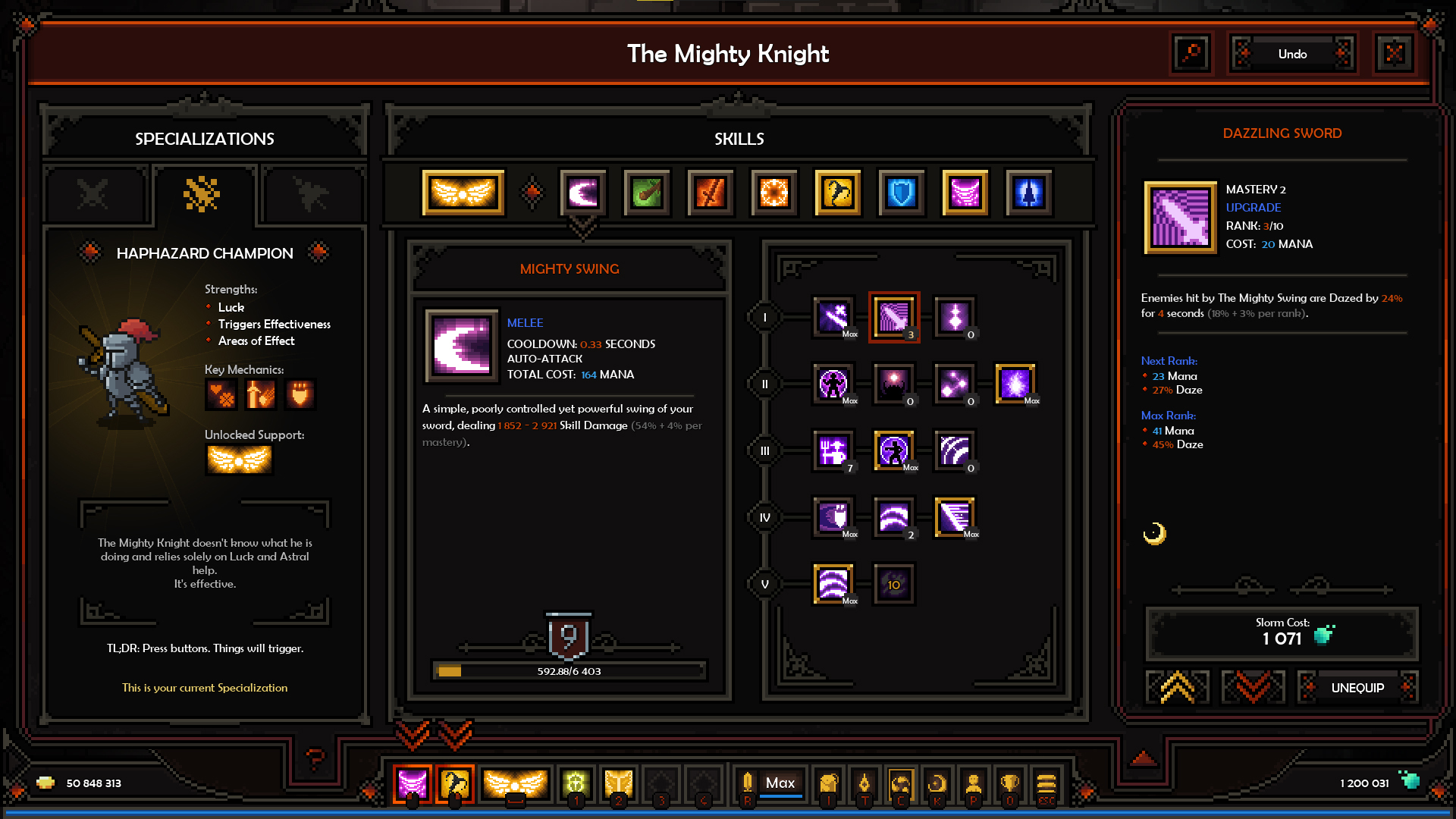Select the blue shield skill icon
1456x819 pixels.
point(900,192)
